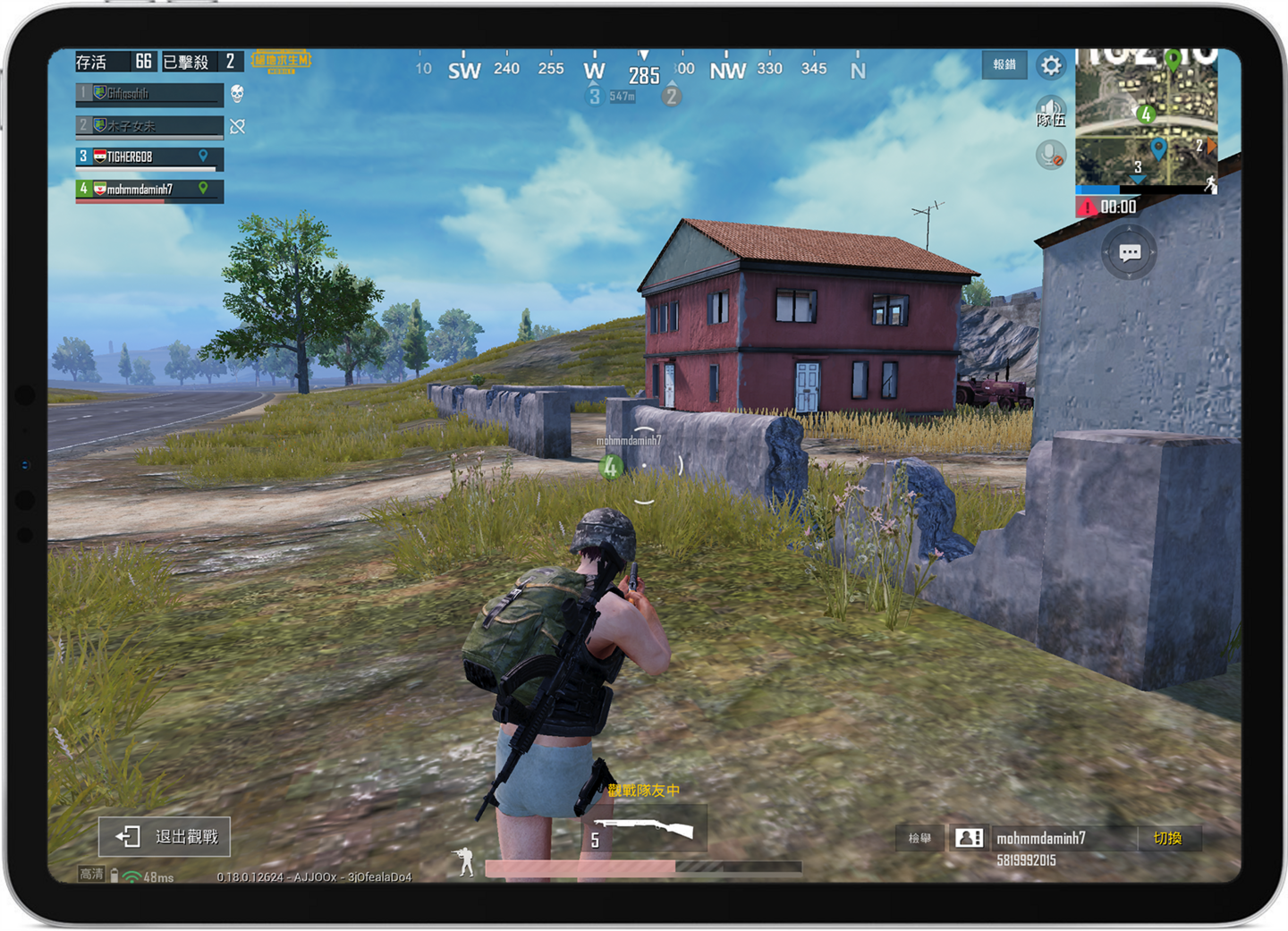Select the shotgun weapon slot
This screenshot has height=931, width=1288.
coord(646,829)
